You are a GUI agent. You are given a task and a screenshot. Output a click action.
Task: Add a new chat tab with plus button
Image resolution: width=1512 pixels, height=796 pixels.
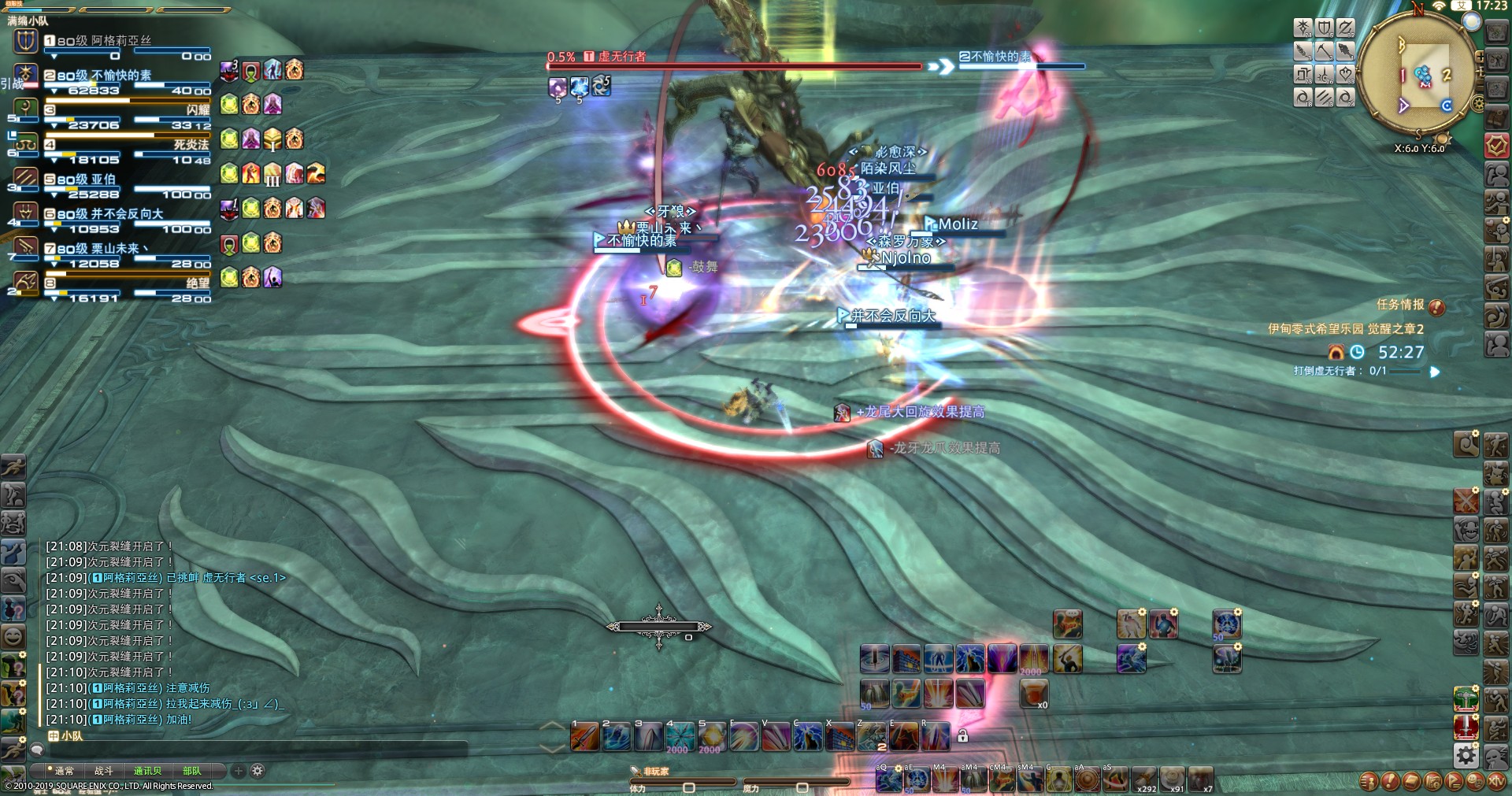point(239,772)
